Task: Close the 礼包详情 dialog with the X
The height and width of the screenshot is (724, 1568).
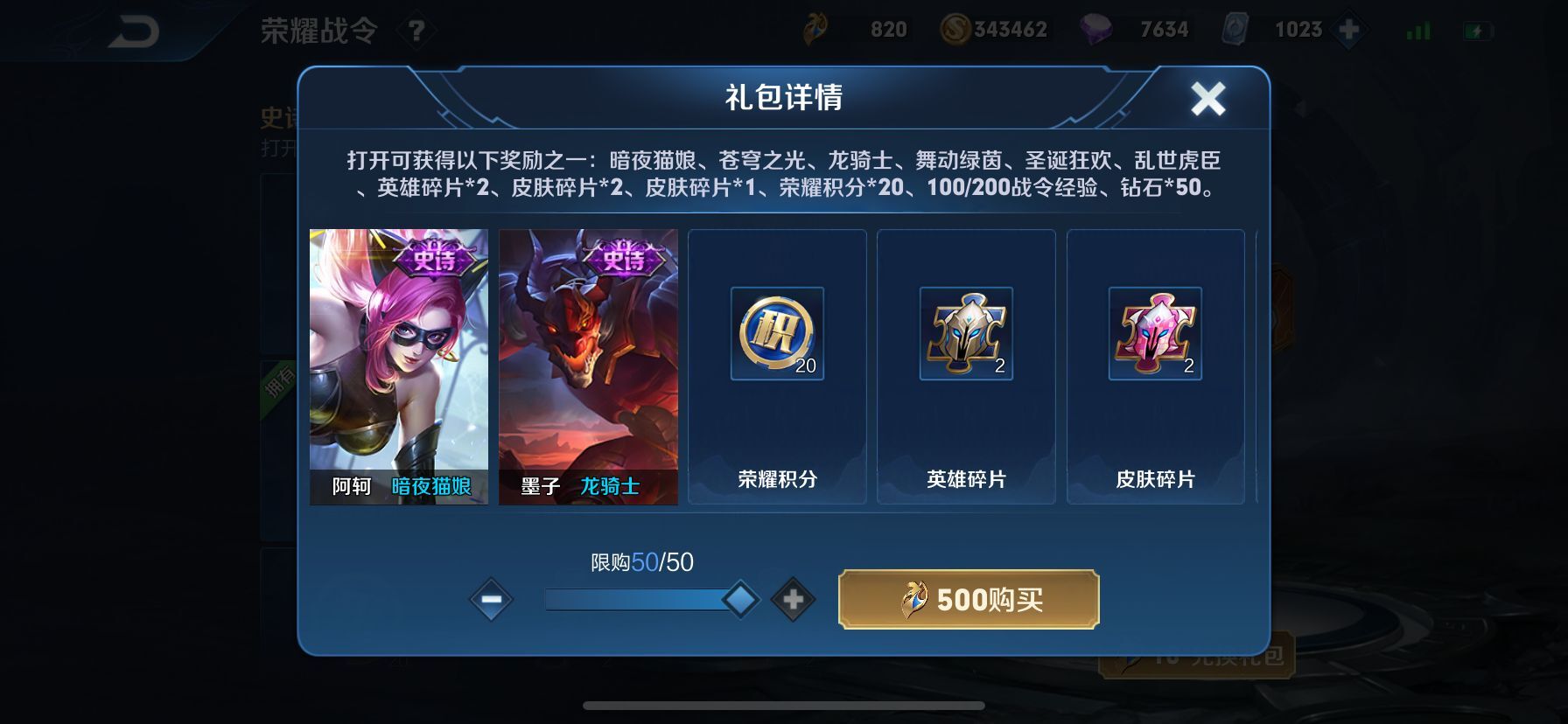Action: 1209,98
